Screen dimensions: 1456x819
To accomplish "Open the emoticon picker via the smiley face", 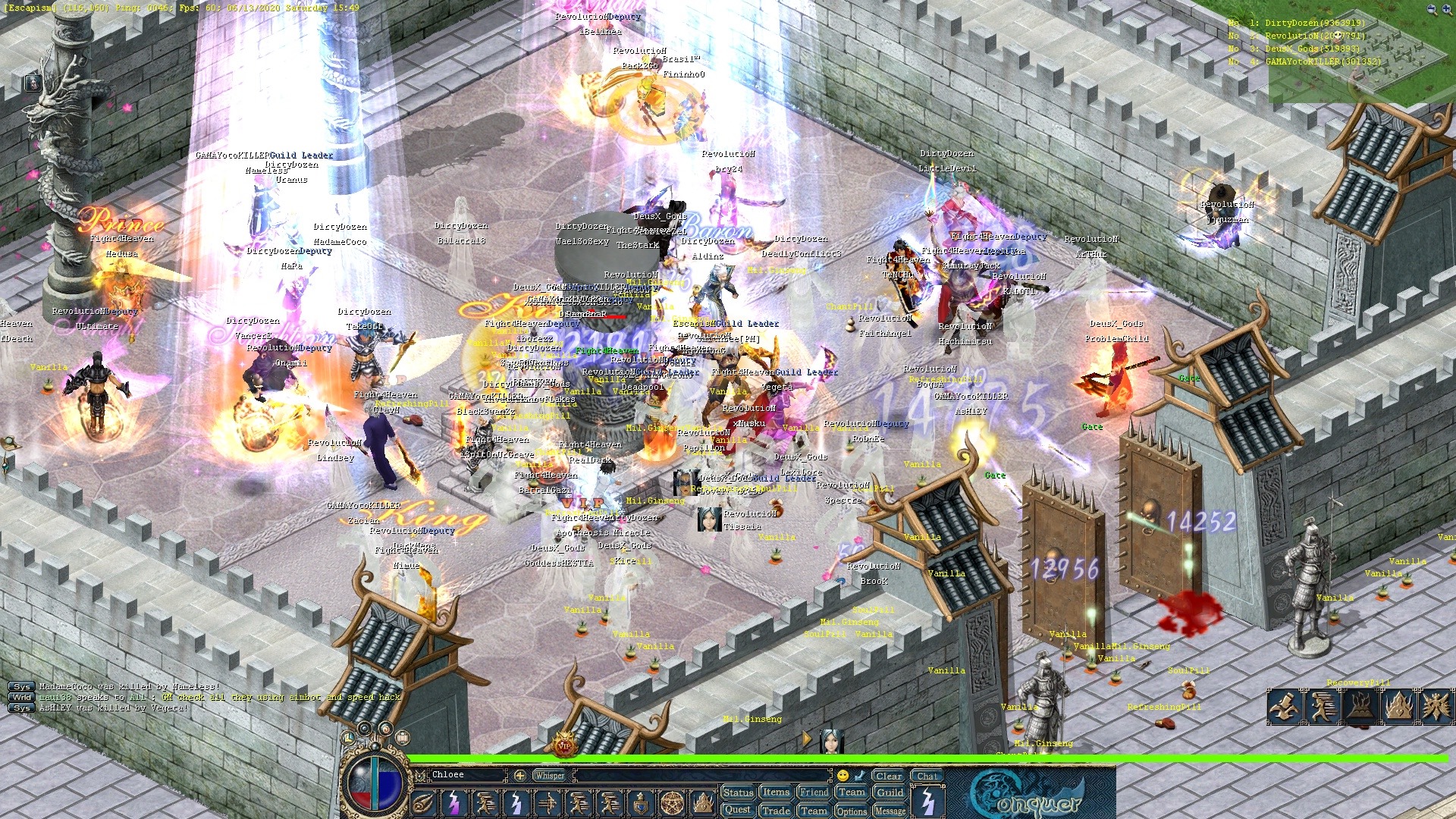I will [843, 776].
